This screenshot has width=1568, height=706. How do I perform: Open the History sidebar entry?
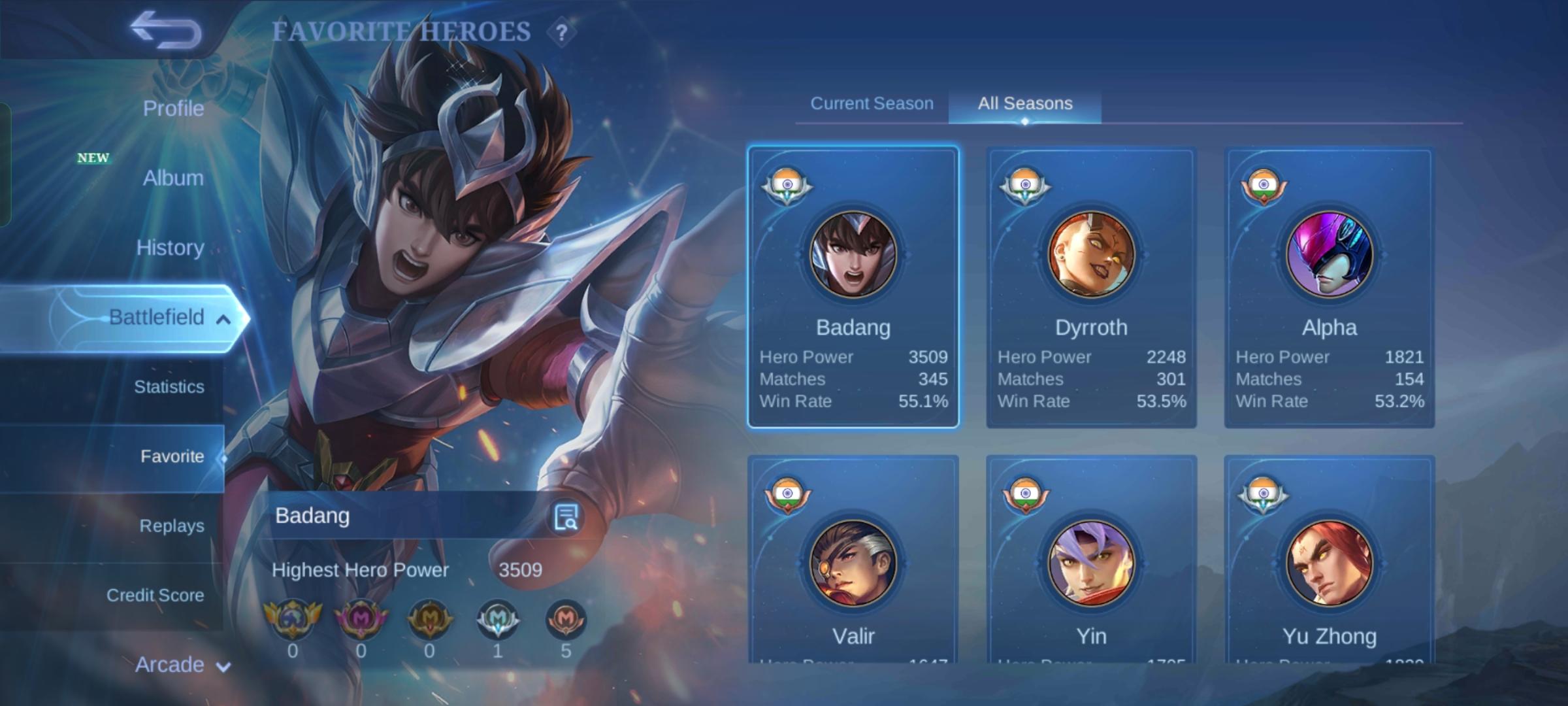[169, 248]
